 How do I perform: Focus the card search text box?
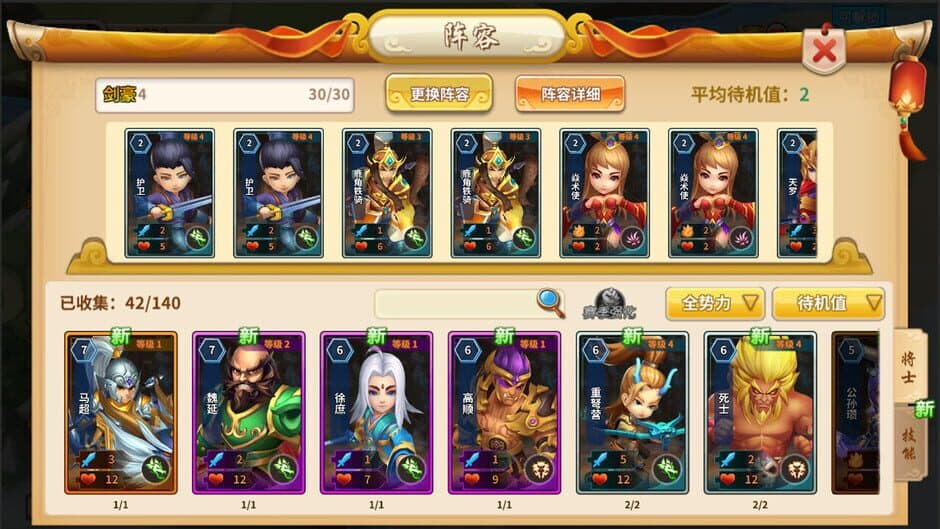tap(455, 303)
